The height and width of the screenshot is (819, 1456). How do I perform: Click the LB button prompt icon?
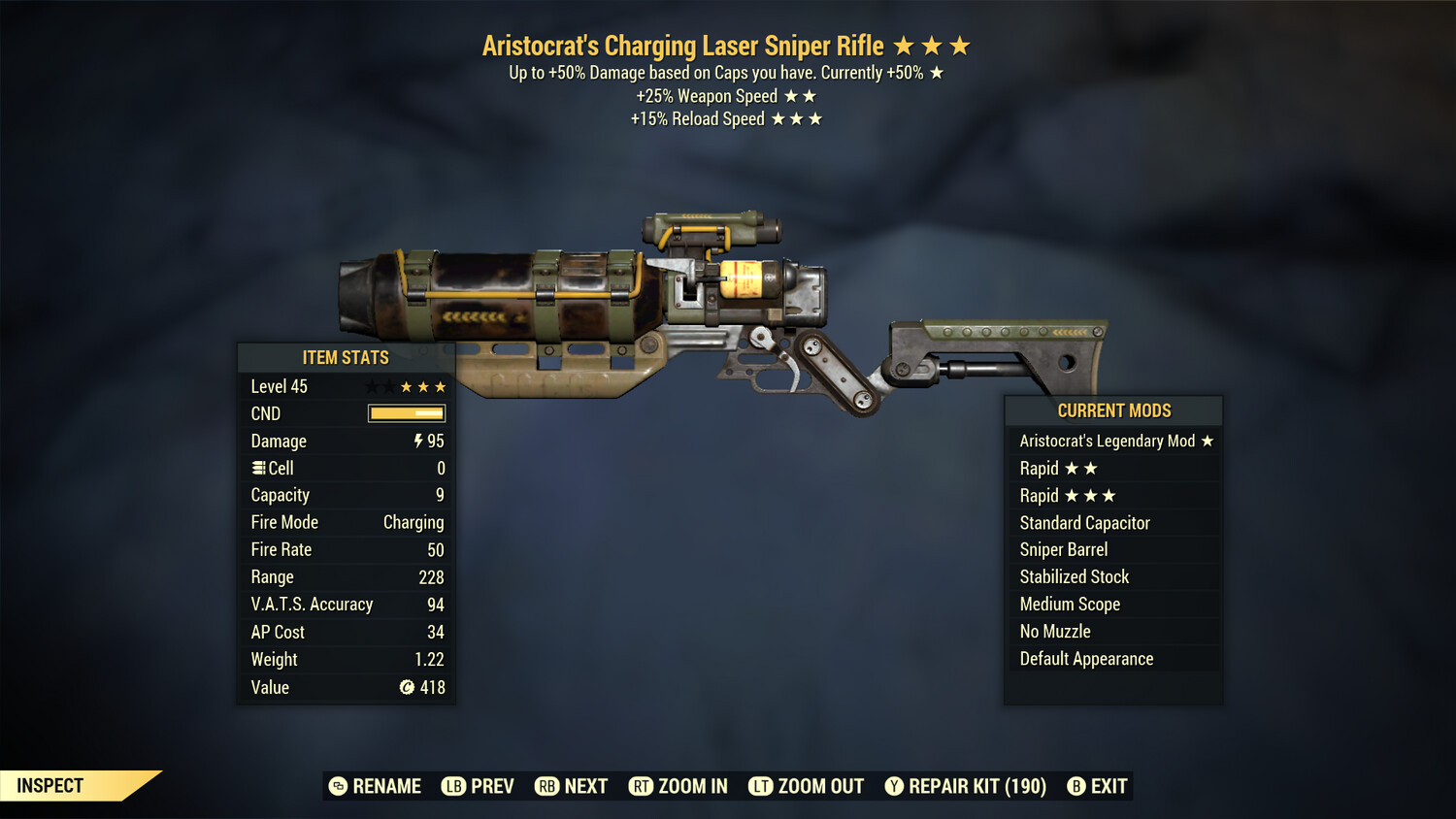(x=452, y=786)
